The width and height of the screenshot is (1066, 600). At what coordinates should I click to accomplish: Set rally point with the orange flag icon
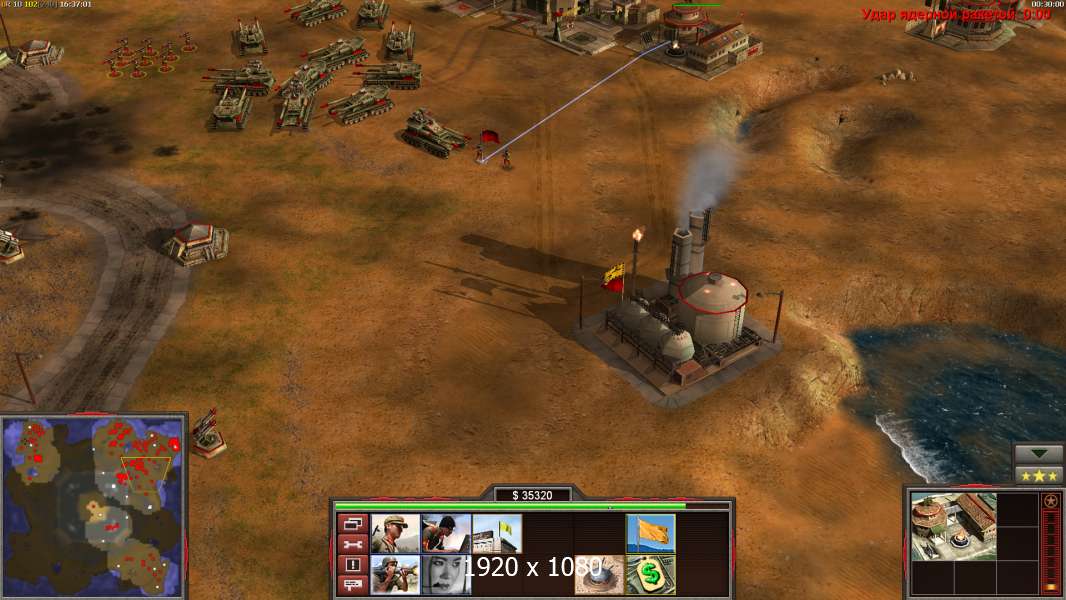point(650,534)
